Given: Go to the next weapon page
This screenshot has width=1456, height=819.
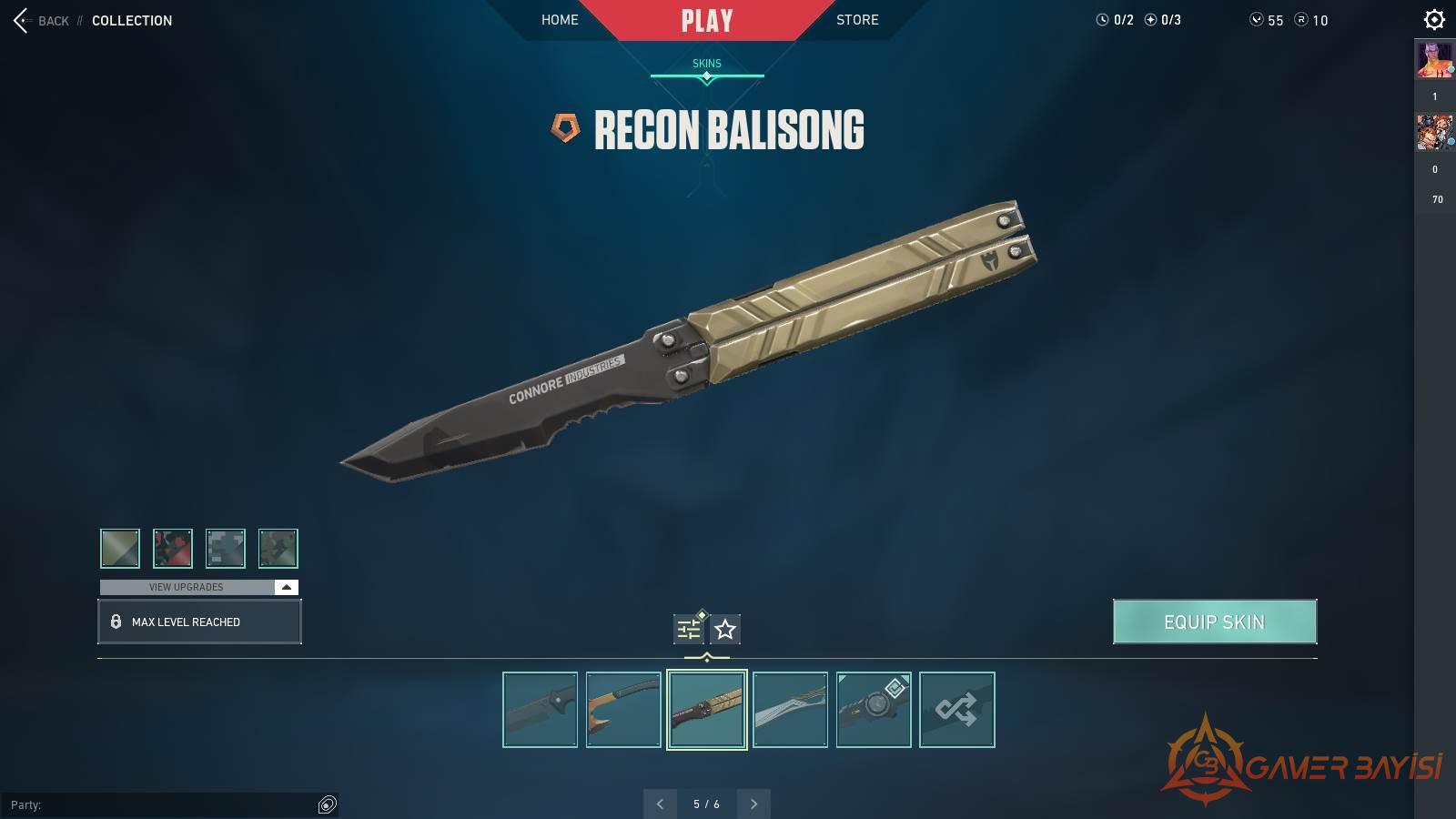Looking at the screenshot, I should (753, 804).
